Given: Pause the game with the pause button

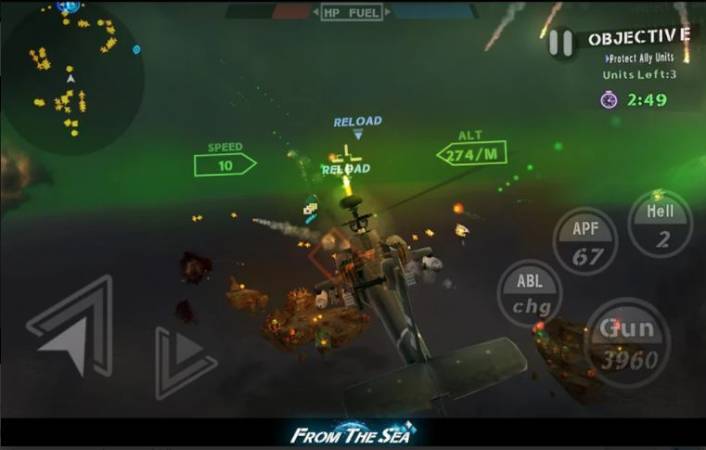Looking at the screenshot, I should click(x=561, y=42).
